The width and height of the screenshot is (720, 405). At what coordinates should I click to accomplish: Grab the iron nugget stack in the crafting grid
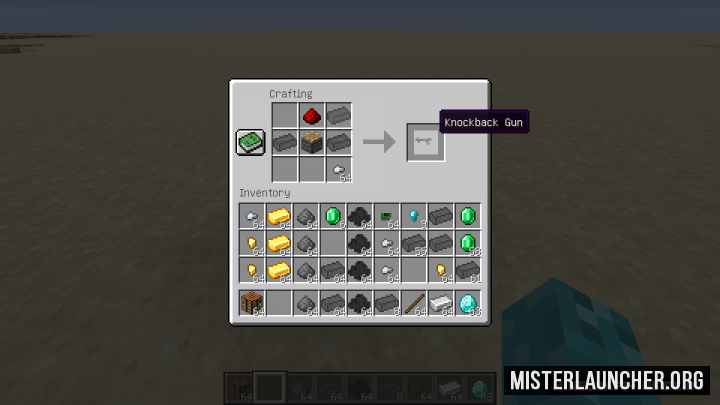(x=339, y=169)
